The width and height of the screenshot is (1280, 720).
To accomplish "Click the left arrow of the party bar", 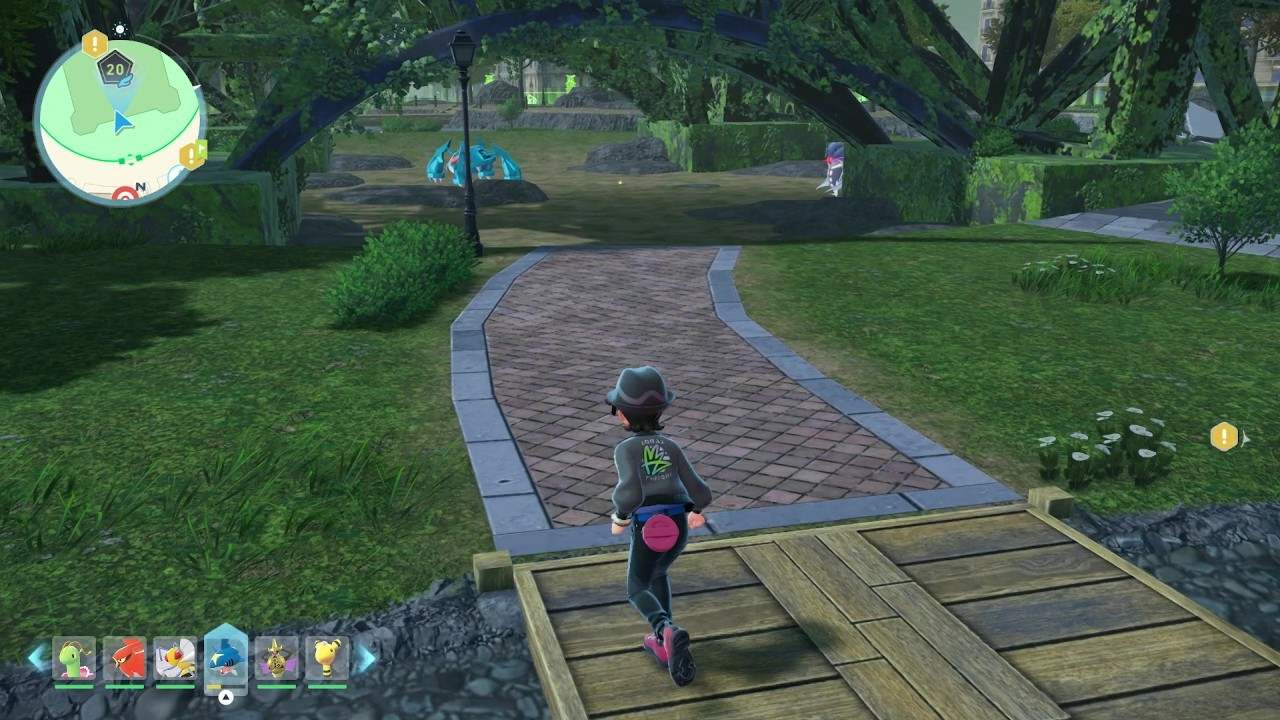I will click(37, 657).
